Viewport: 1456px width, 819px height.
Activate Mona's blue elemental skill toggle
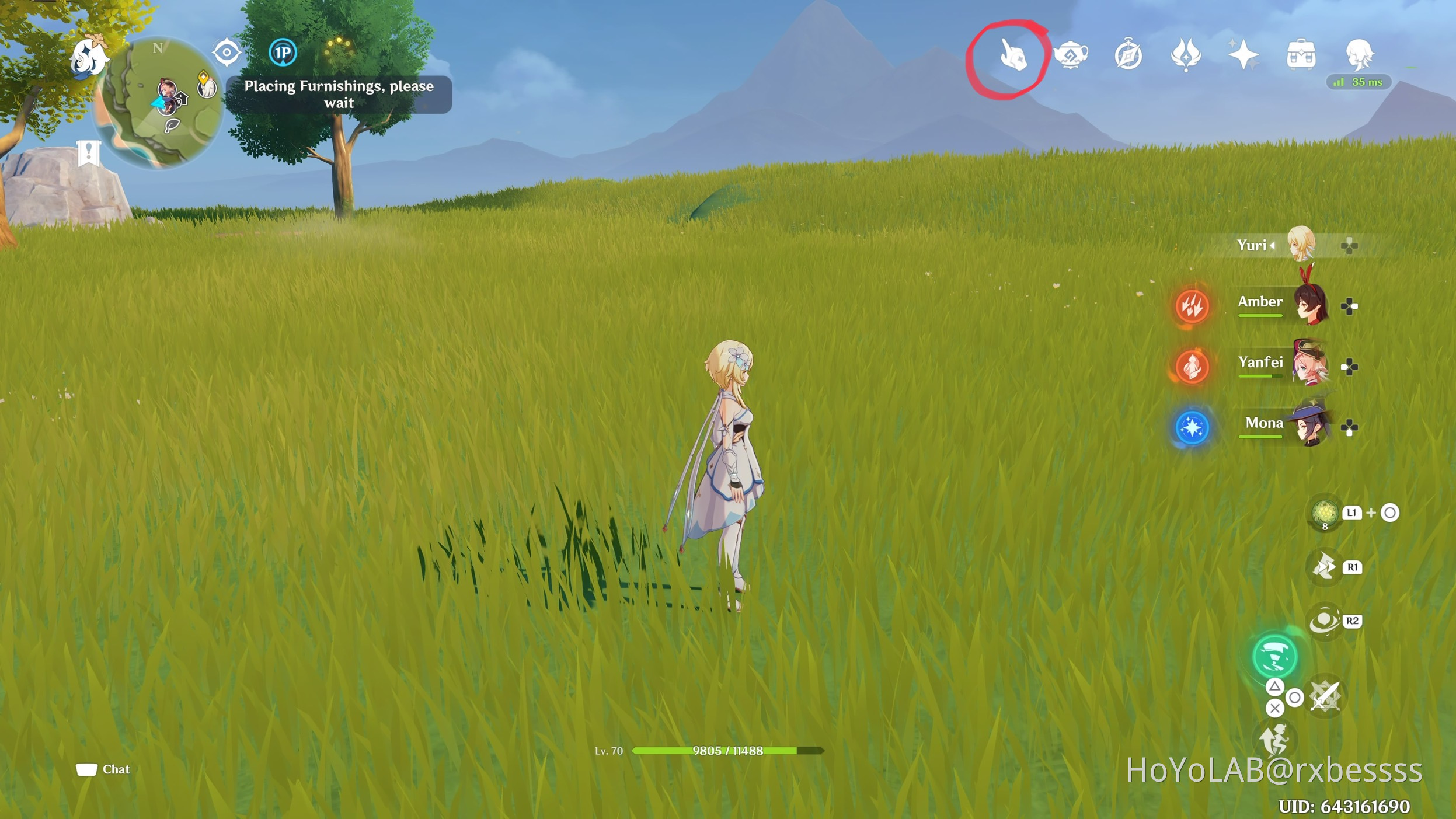click(x=1193, y=426)
